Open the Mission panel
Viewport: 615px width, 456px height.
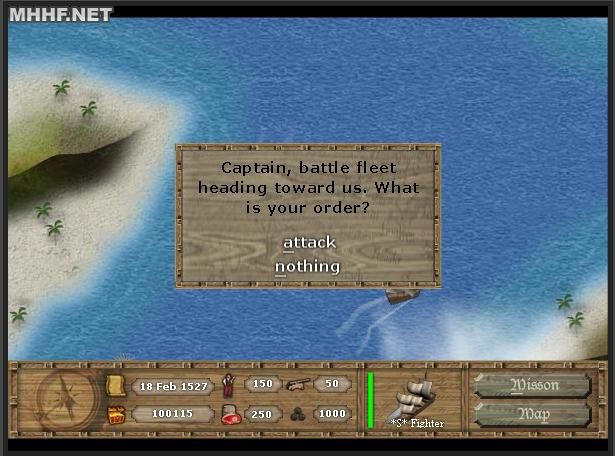[535, 385]
